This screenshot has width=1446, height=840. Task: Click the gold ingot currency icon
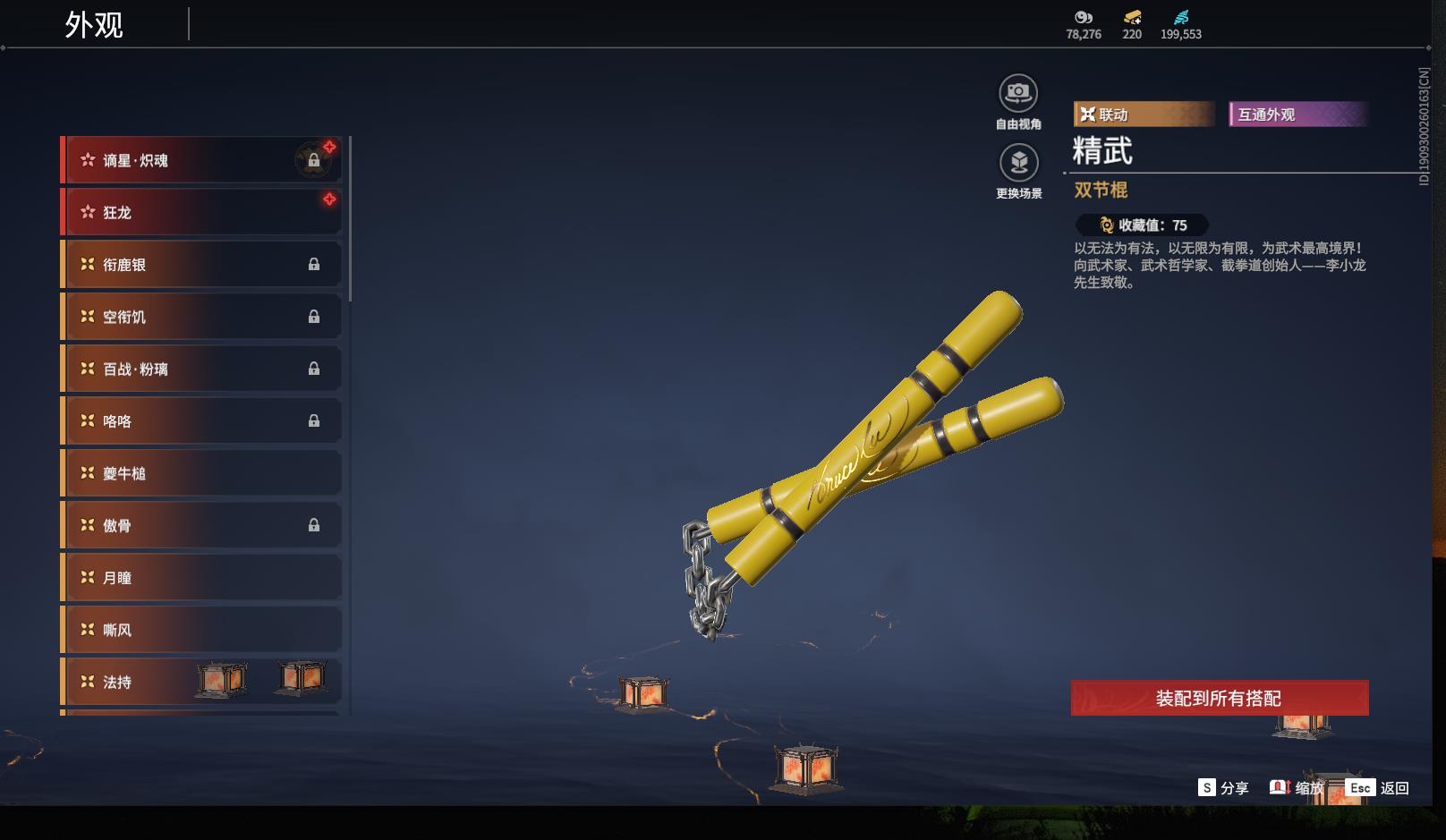[1132, 18]
